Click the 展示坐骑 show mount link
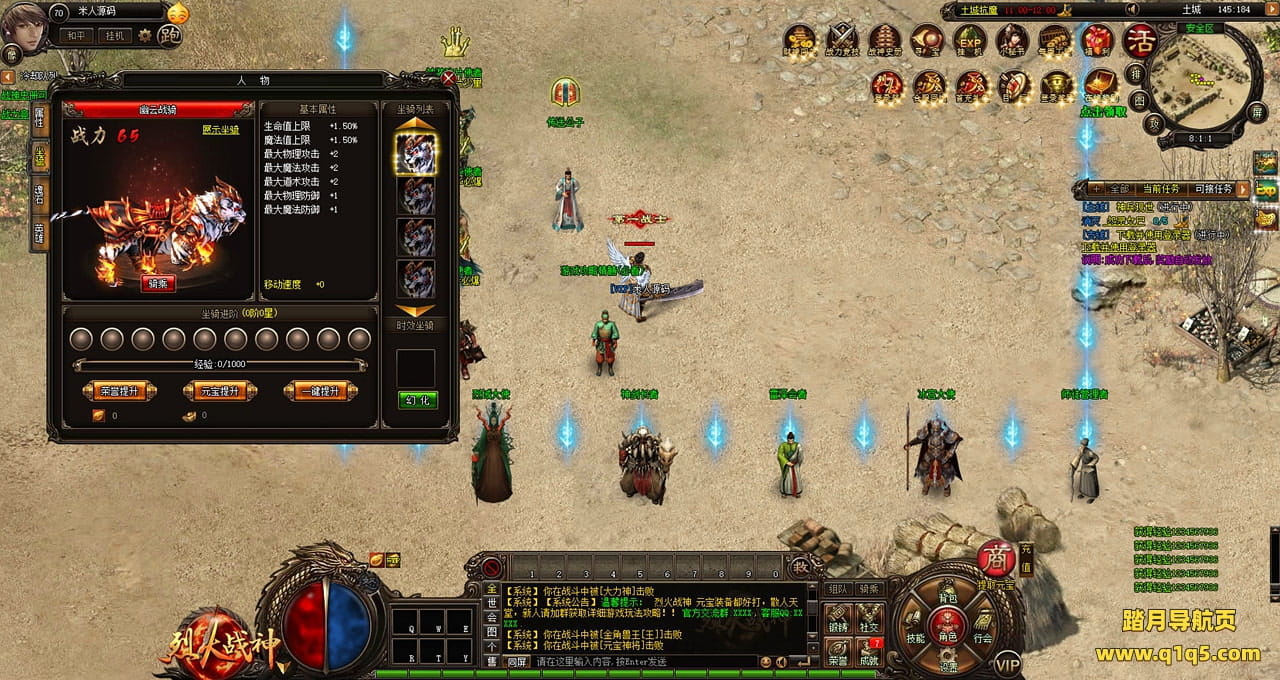Image resolution: width=1280 pixels, height=680 pixels. click(220, 130)
